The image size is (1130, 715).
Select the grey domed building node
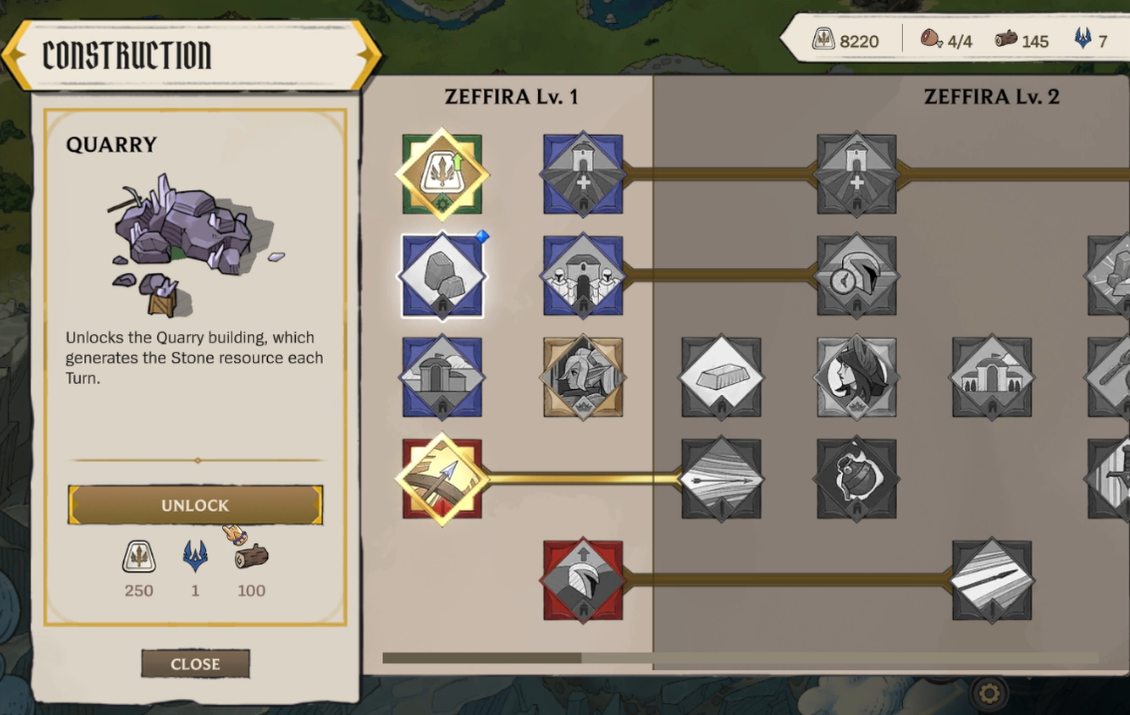tap(991, 377)
